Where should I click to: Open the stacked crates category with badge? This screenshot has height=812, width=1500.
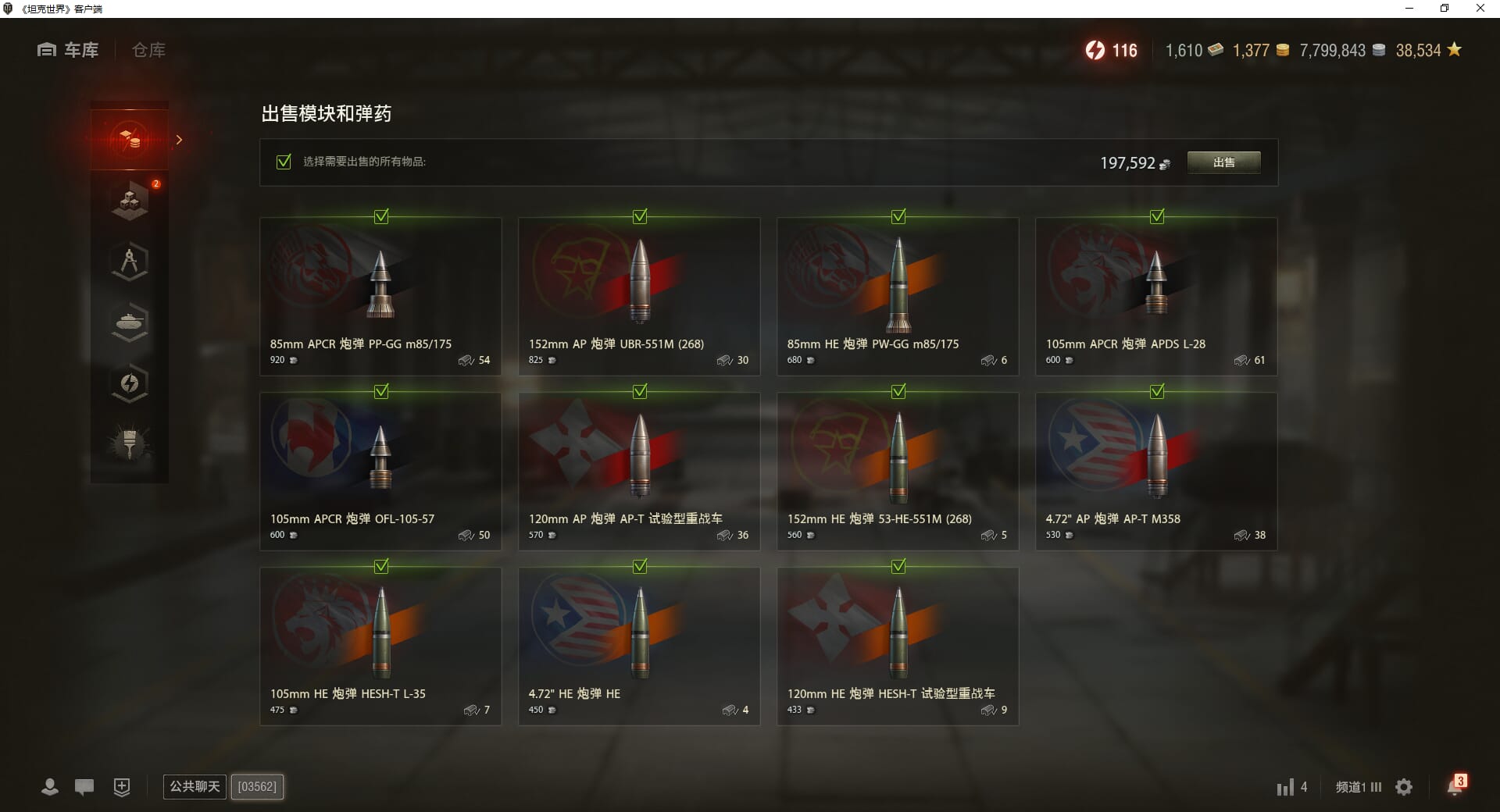click(x=130, y=201)
